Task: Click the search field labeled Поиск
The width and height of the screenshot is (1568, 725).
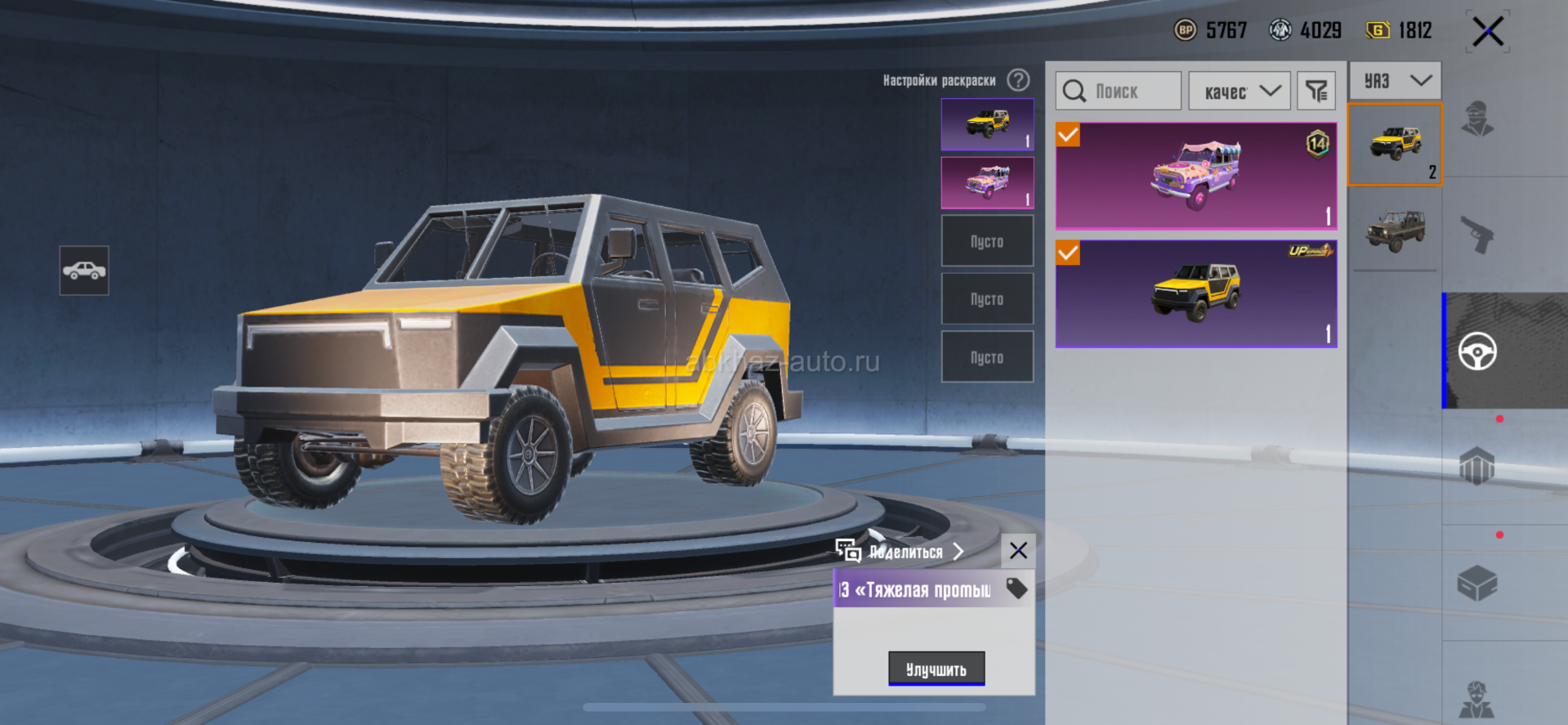Action: coord(1118,91)
